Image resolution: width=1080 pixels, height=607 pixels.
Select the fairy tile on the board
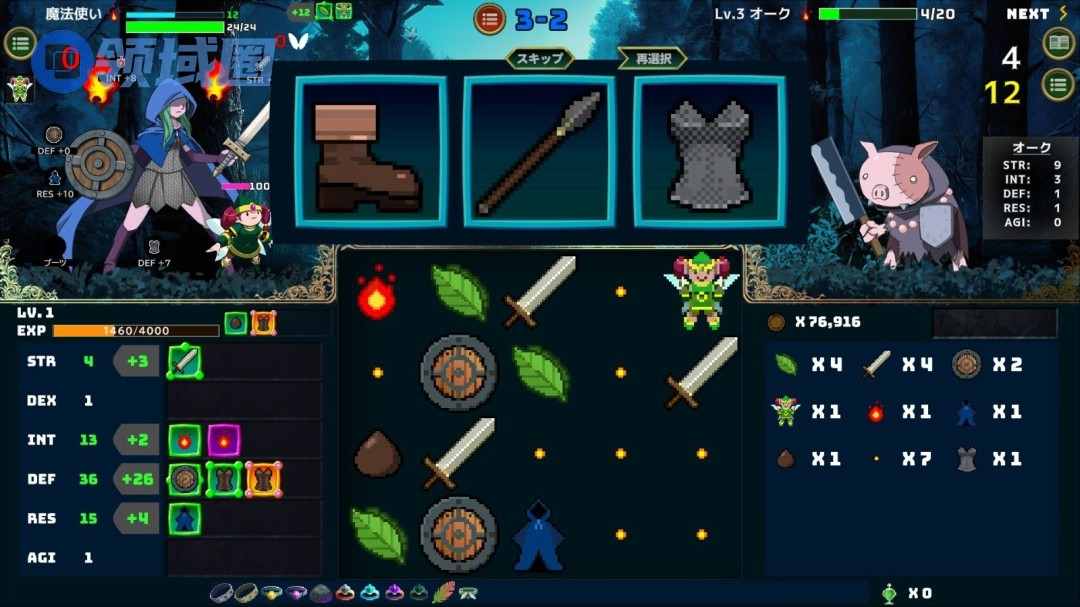(700, 290)
